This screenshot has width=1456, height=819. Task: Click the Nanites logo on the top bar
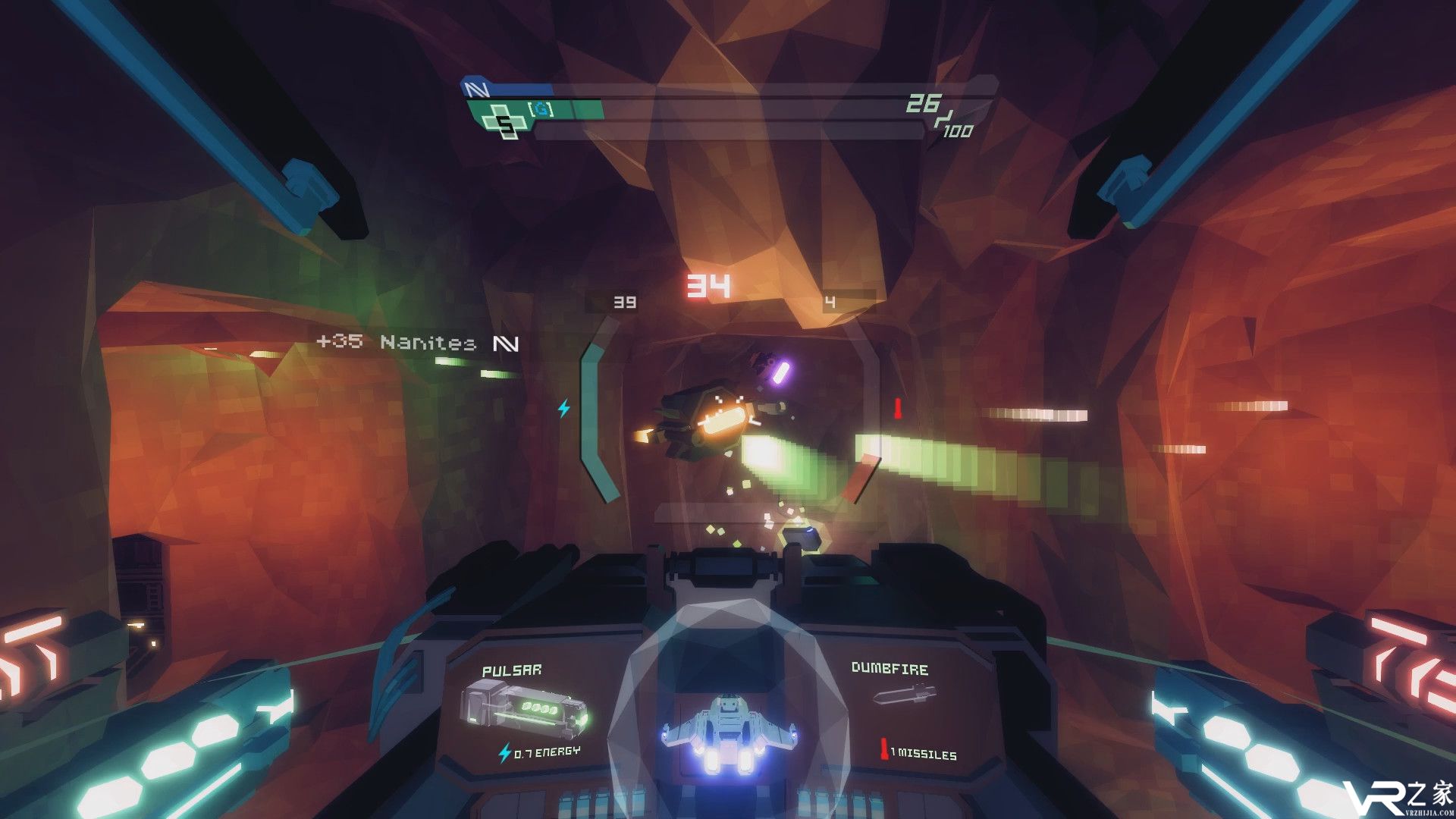pos(477,89)
